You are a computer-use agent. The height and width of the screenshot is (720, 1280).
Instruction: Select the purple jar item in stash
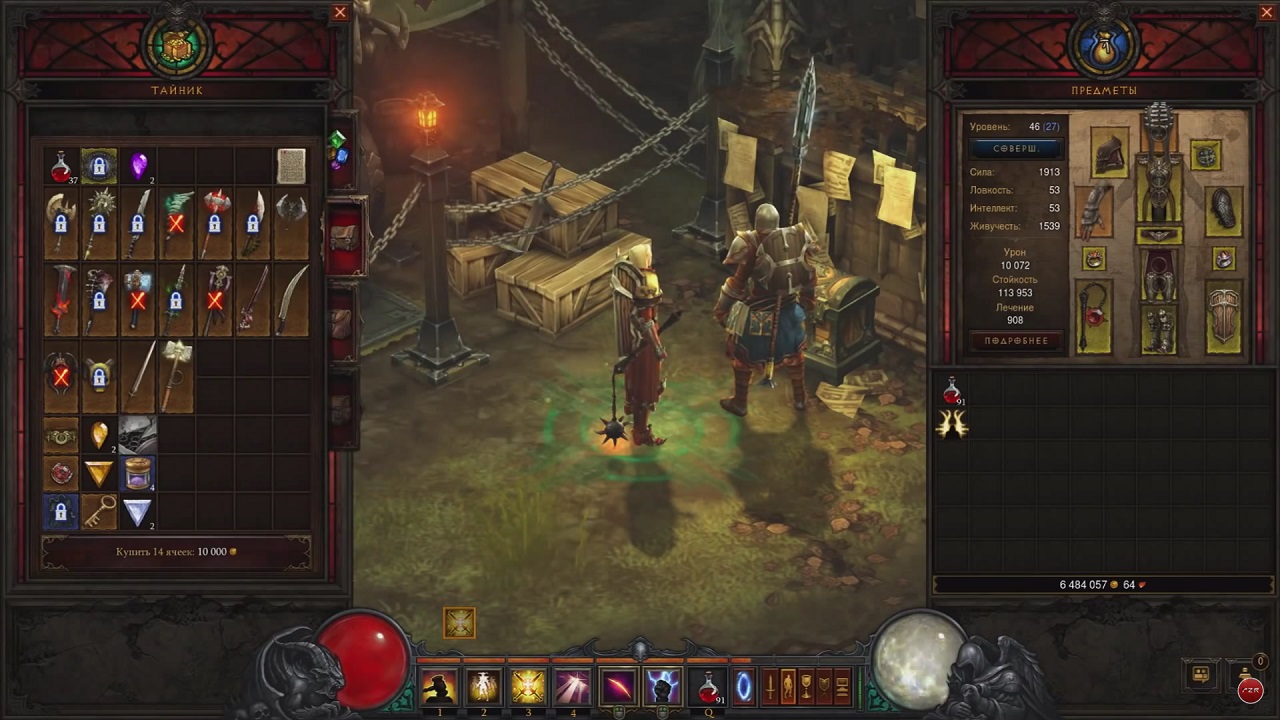click(137, 472)
